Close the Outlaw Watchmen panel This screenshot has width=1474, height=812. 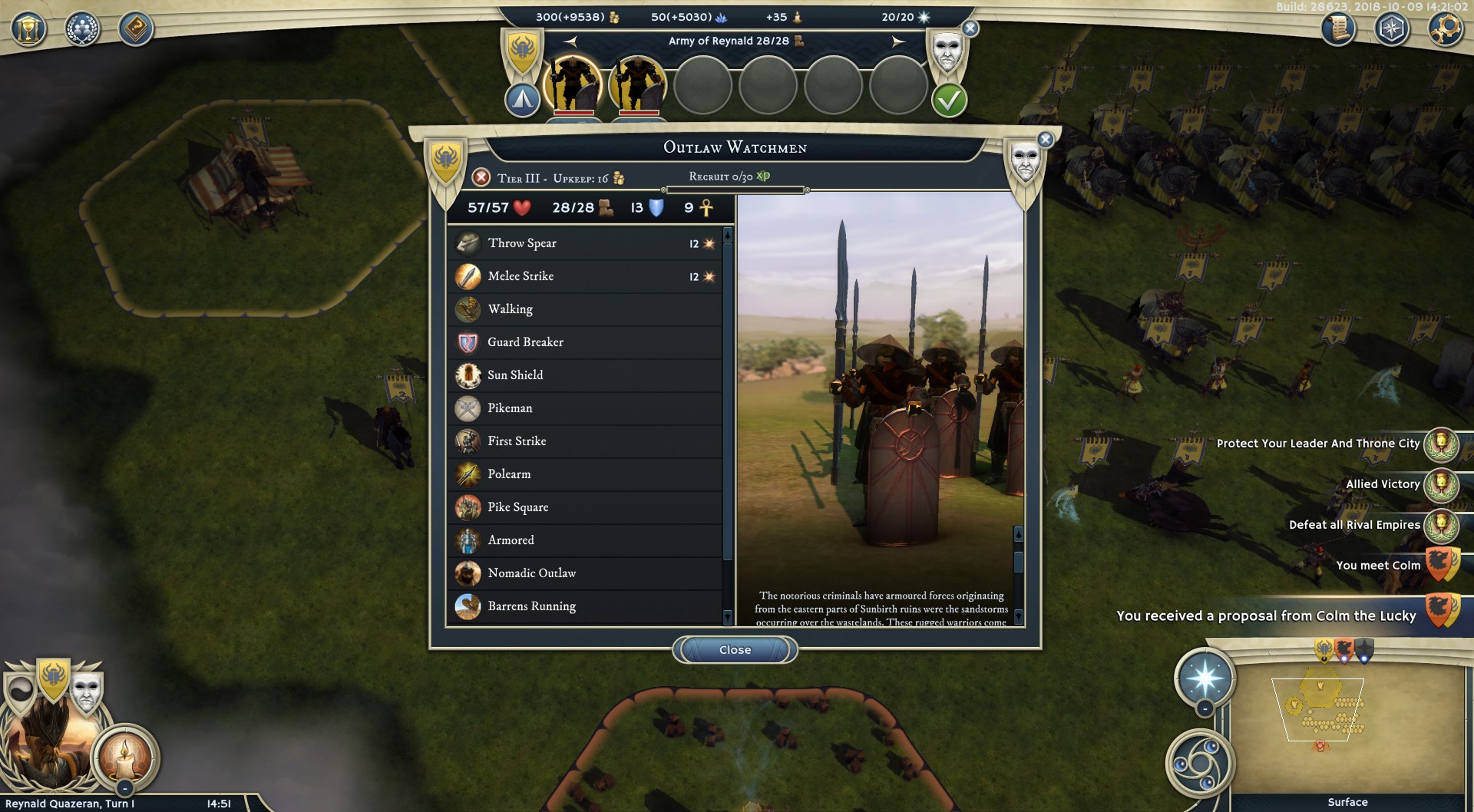735,650
